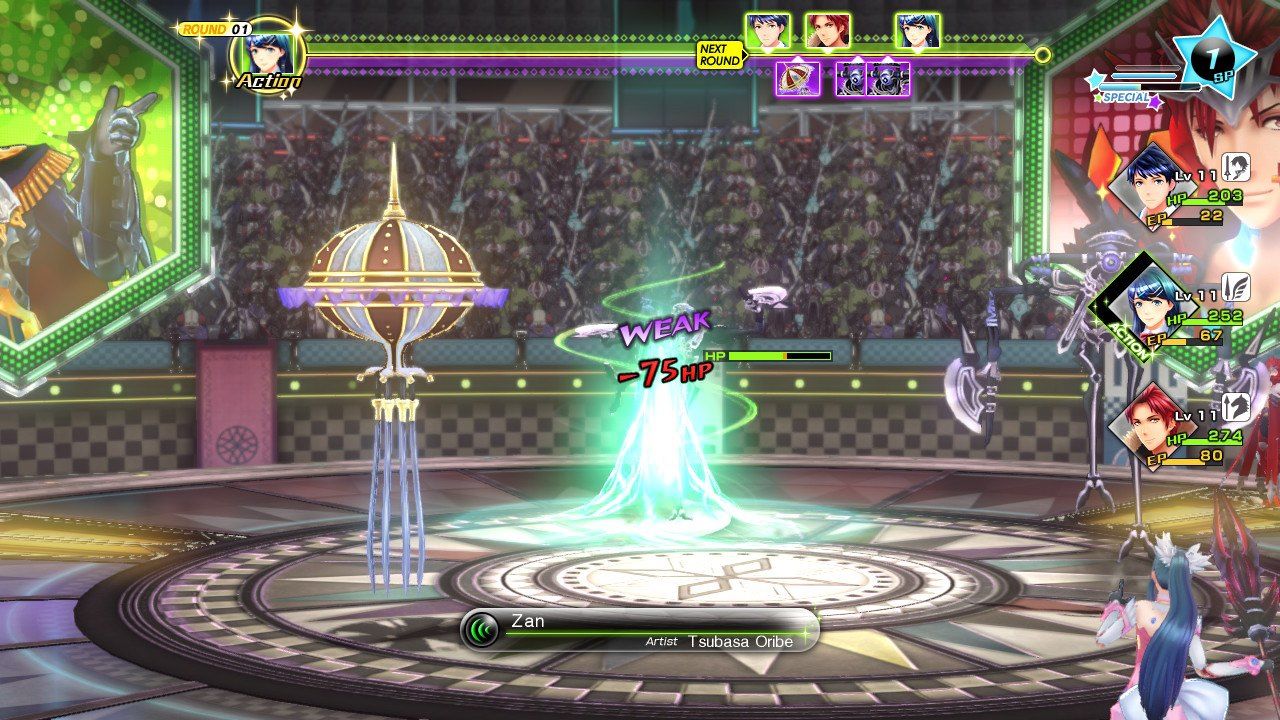Click the winged lance class icon
The width and height of the screenshot is (1280, 720).
pyautogui.click(x=1237, y=287)
